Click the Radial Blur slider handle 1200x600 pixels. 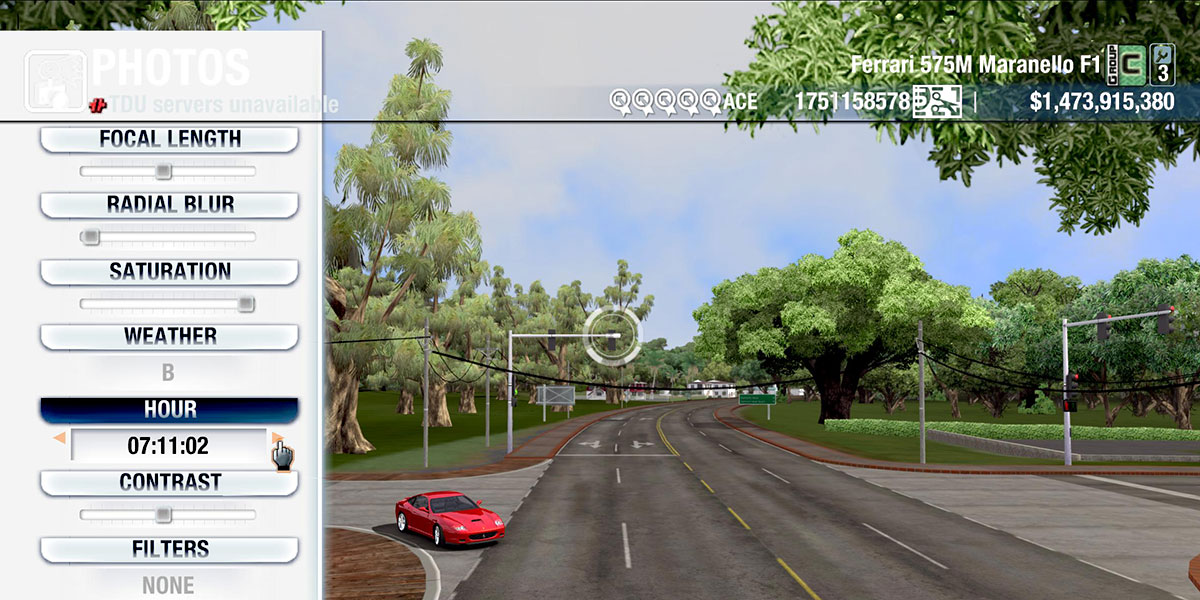tap(90, 237)
